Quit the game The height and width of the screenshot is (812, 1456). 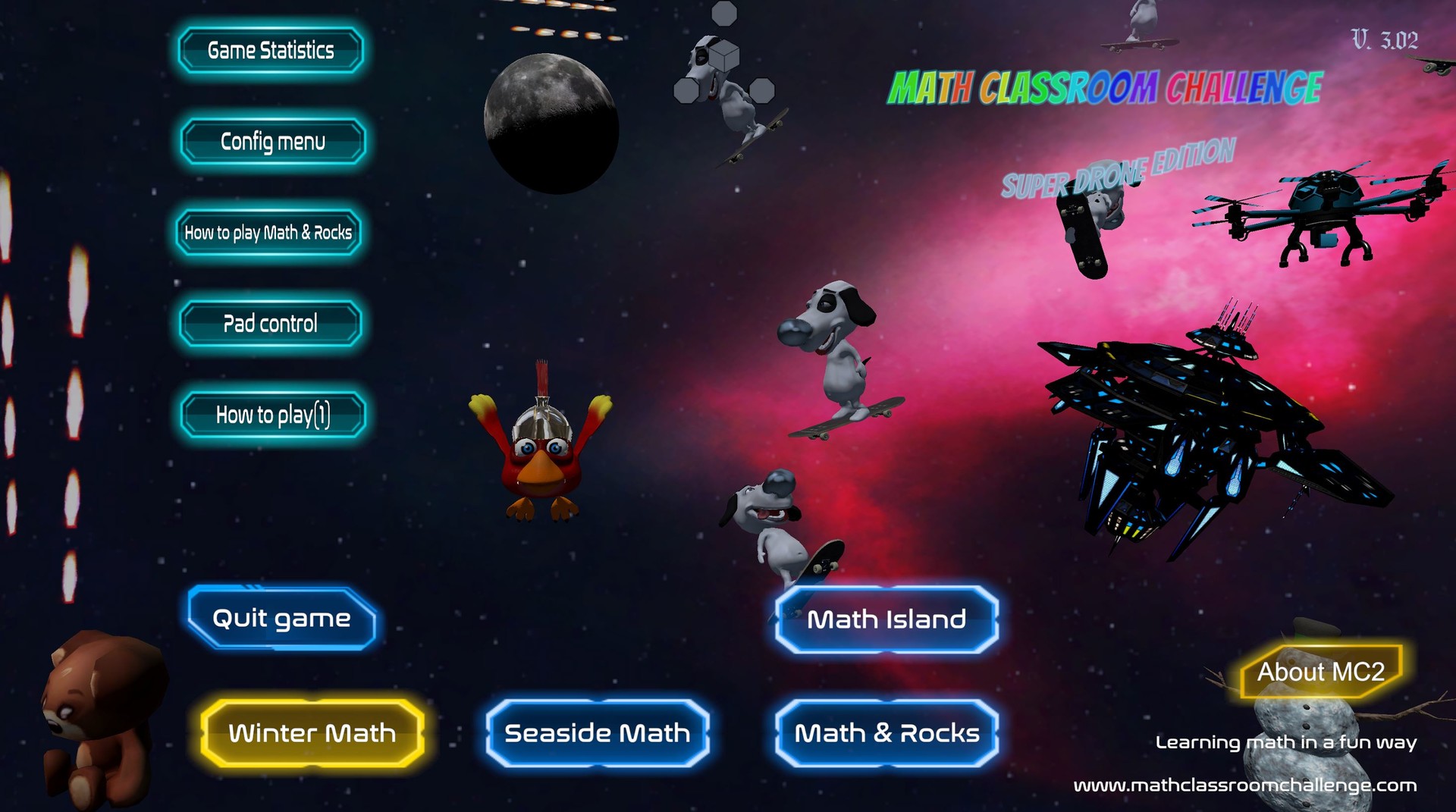pos(281,619)
